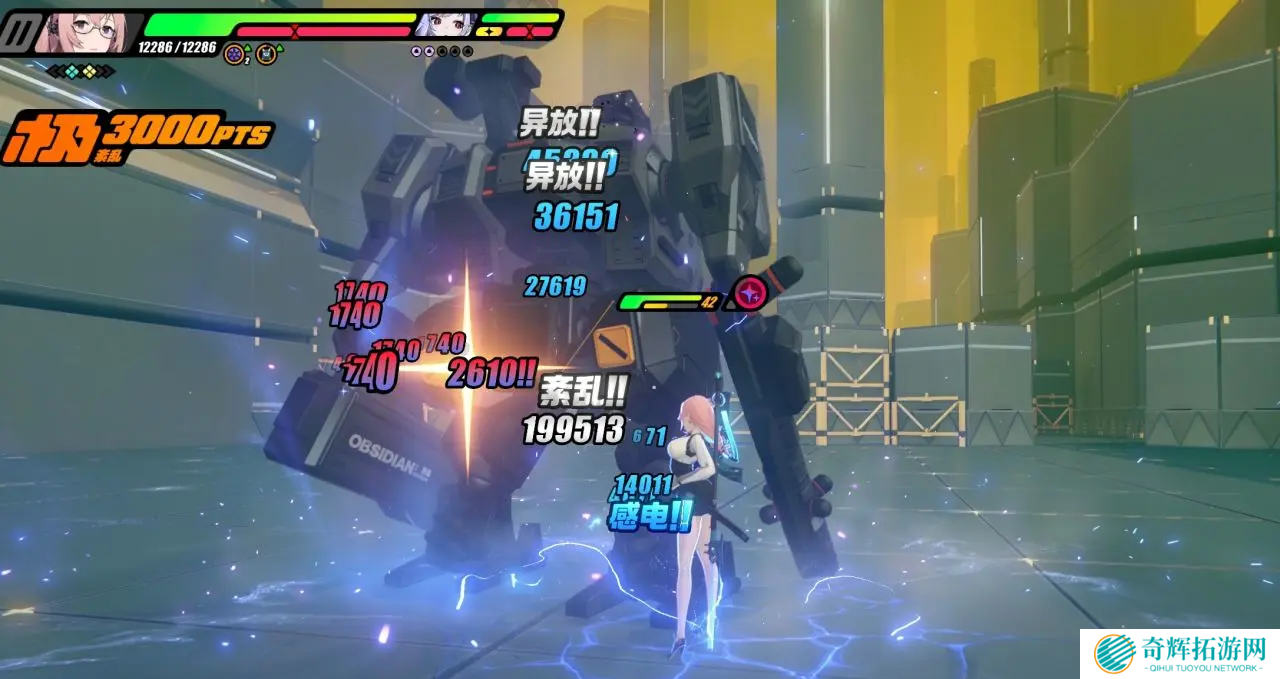Inspect the purple flower buff icon
The width and height of the screenshot is (1280, 679).
point(234,54)
